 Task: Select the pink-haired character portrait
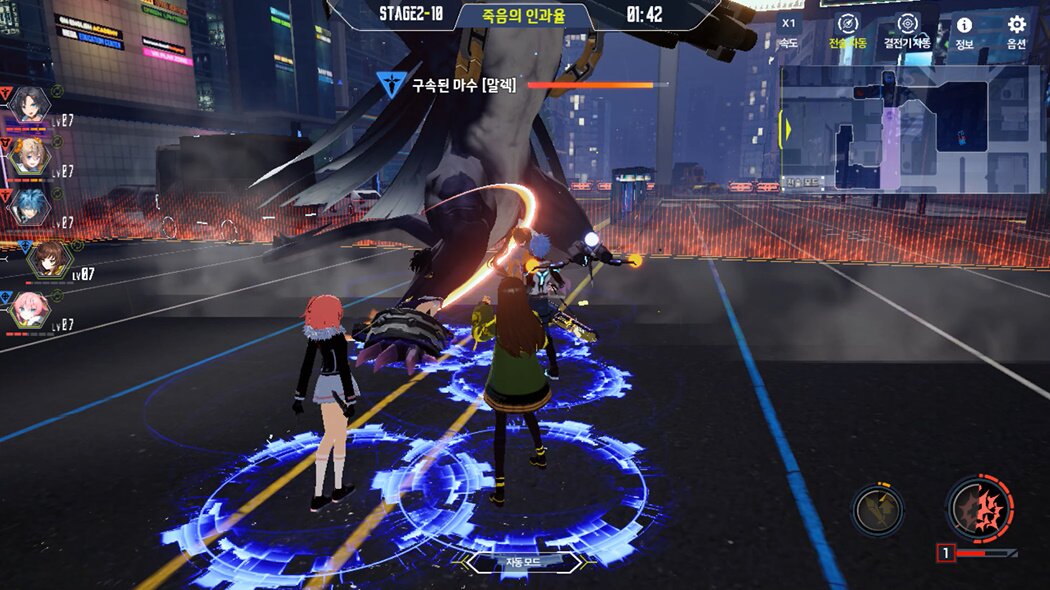(x=30, y=312)
